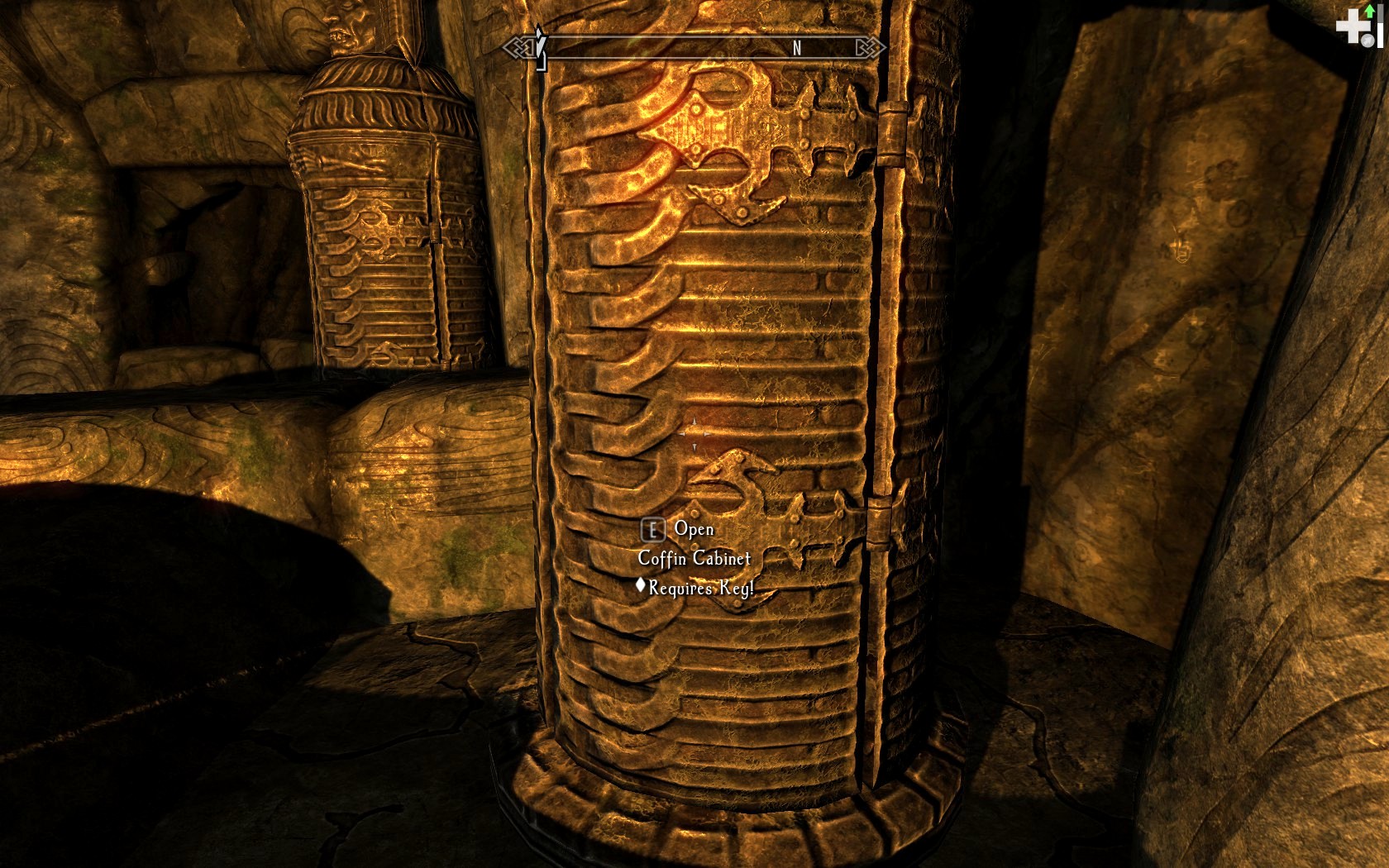Click the white plus overlay icon
This screenshot has width=1389, height=868.
click(x=1353, y=27)
